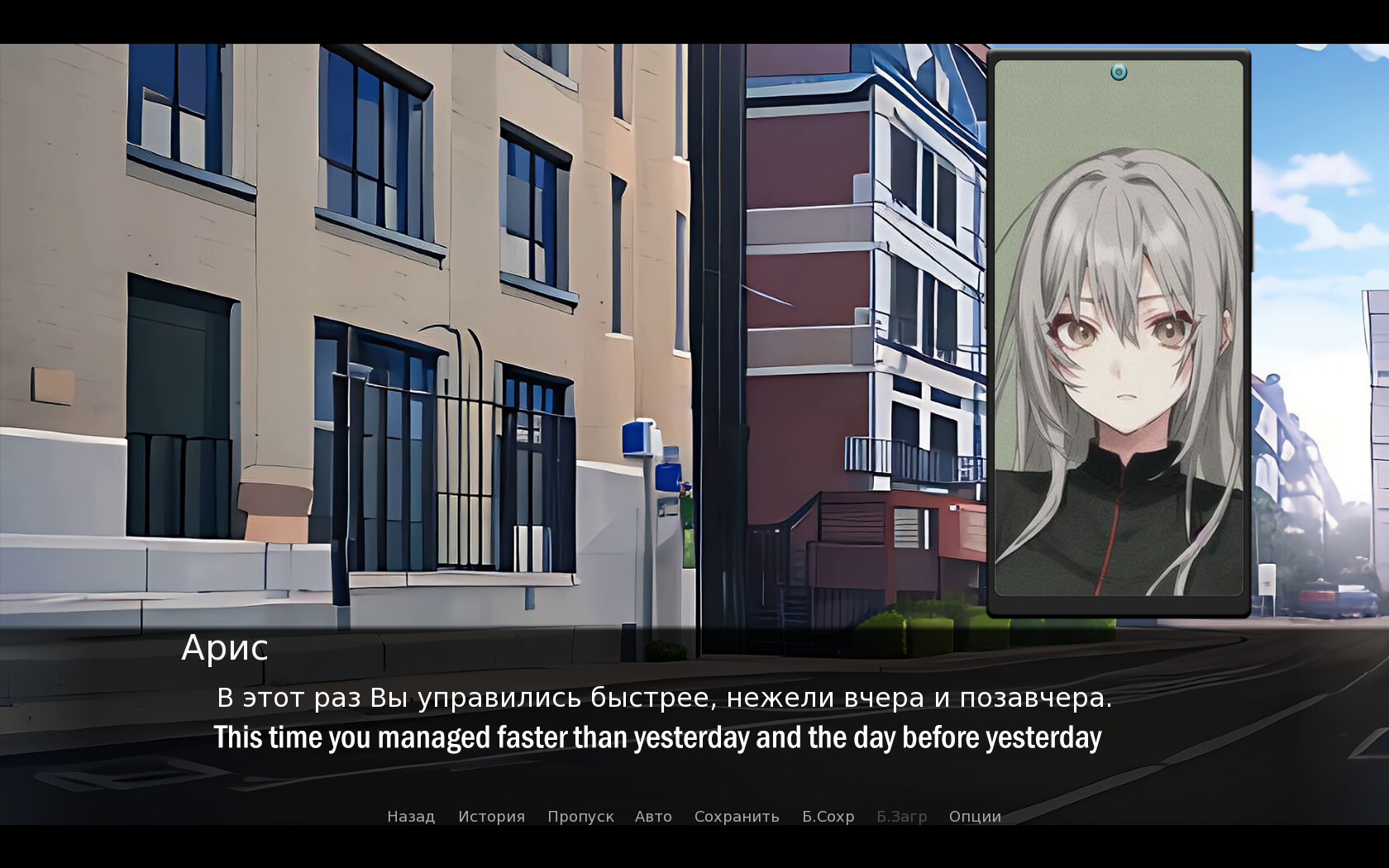Click Назад to rewind the dialogue
The width and height of the screenshot is (1389, 868).
pyautogui.click(x=410, y=816)
